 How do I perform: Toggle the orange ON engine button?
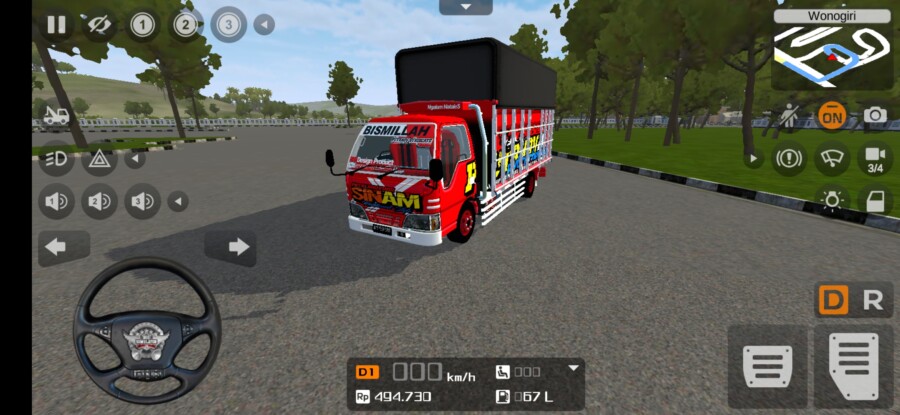(x=831, y=116)
